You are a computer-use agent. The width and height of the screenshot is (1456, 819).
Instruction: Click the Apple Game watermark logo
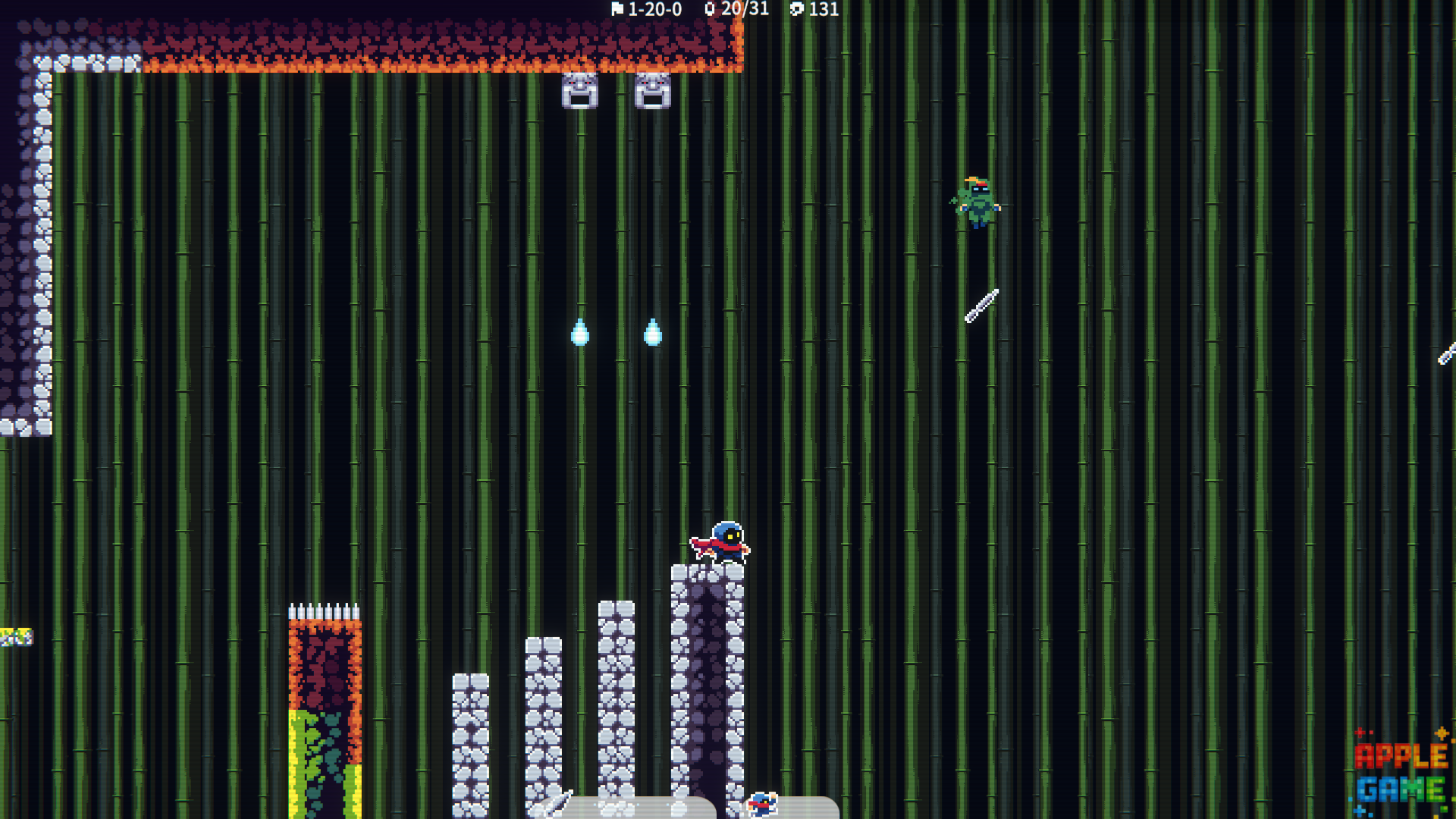(1401, 773)
